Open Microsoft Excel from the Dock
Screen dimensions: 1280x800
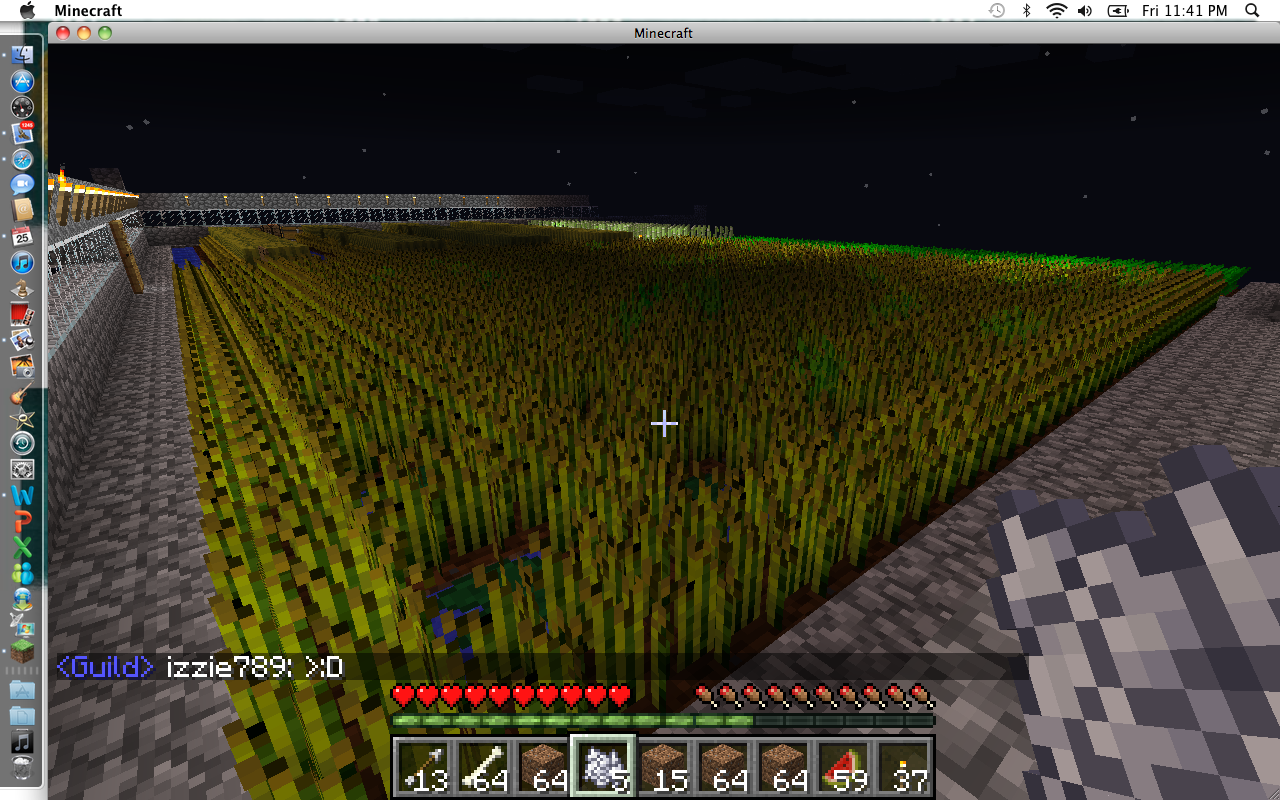click(22, 547)
